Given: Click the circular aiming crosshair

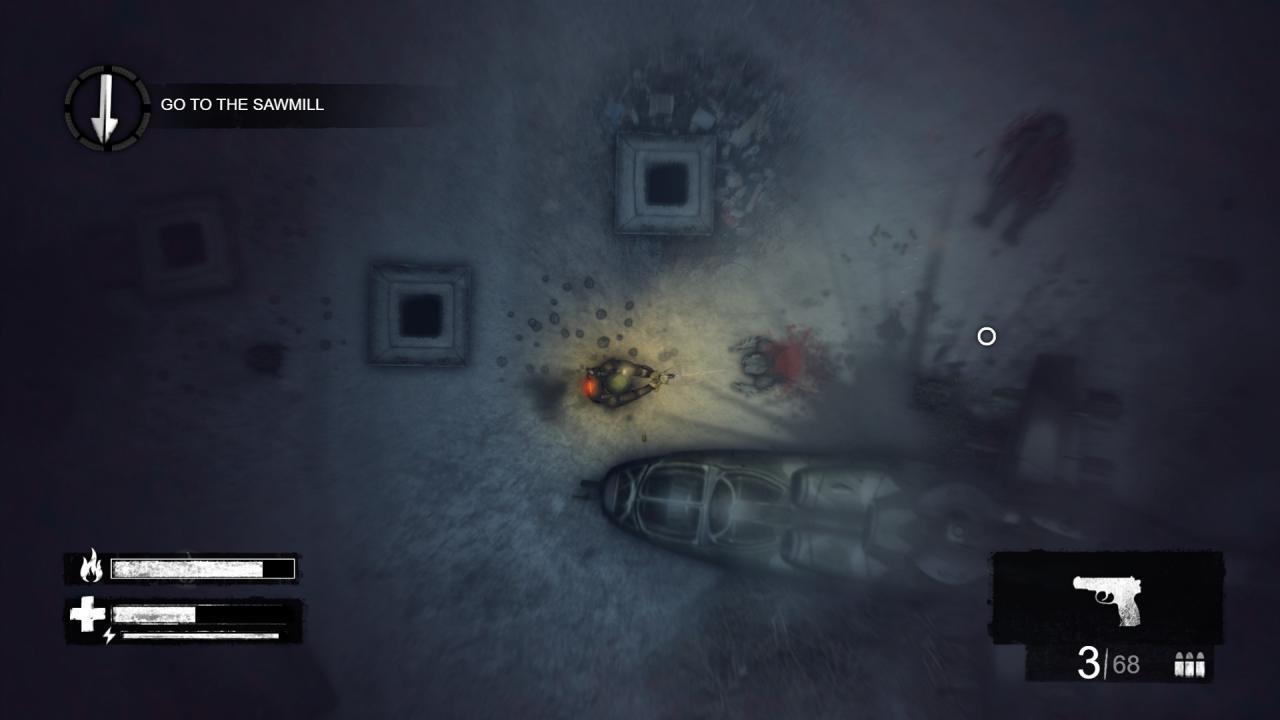Looking at the screenshot, I should pos(984,338).
